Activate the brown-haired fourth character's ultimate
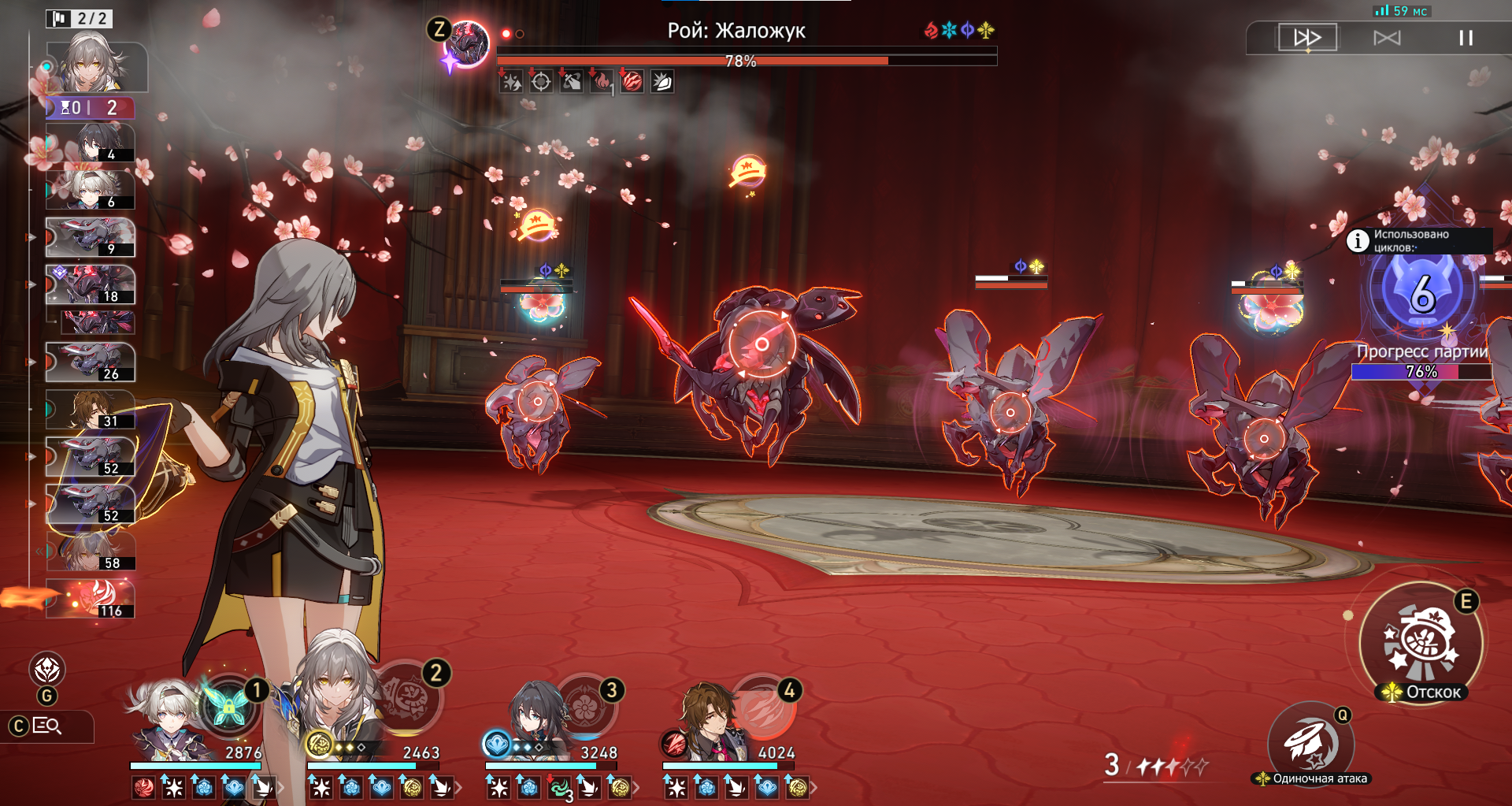Screen dimensions: 1512x806 click(762, 706)
